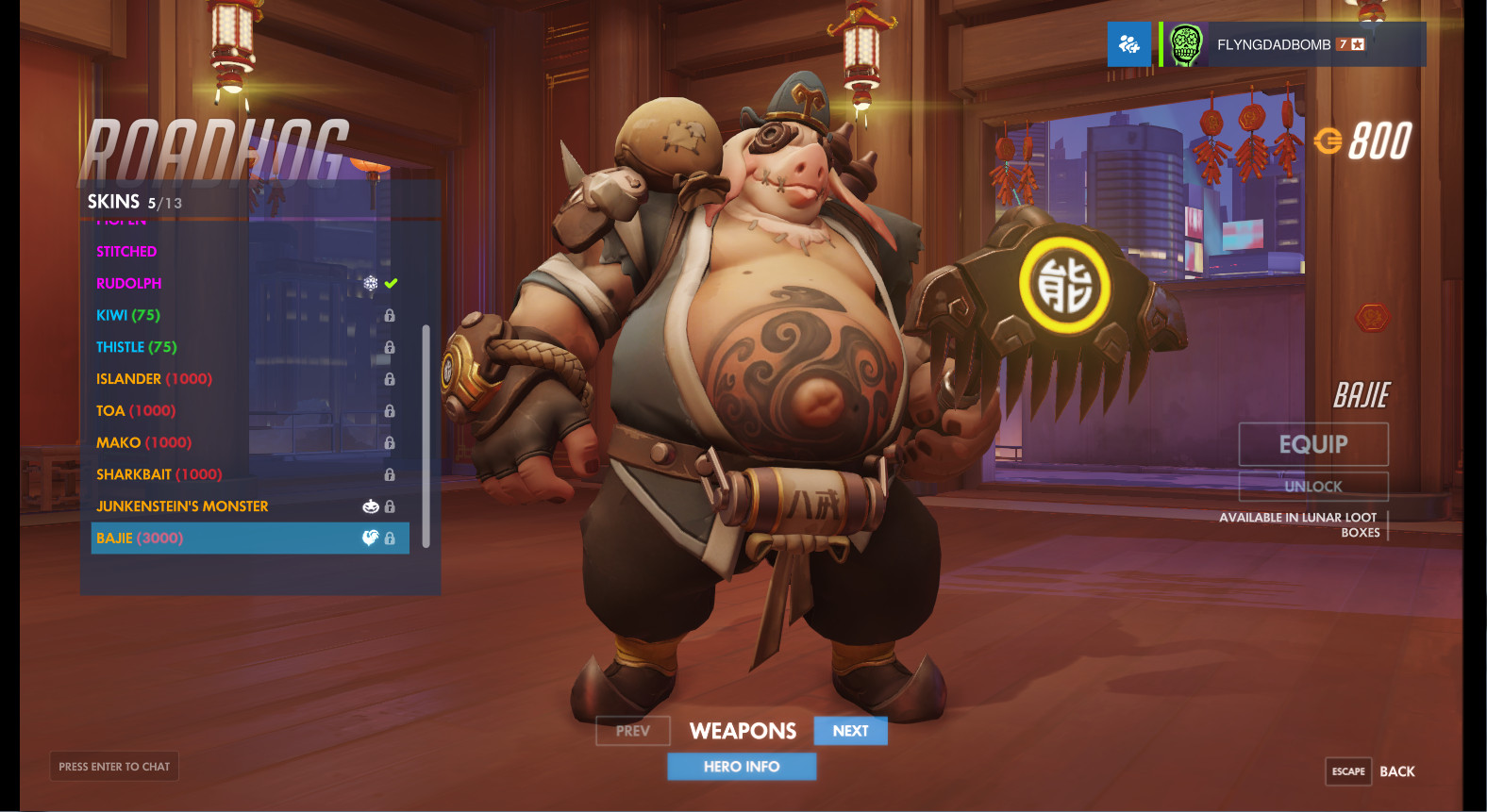Click the skins list scrollbar
The image size is (1487, 812).
tap(426, 436)
